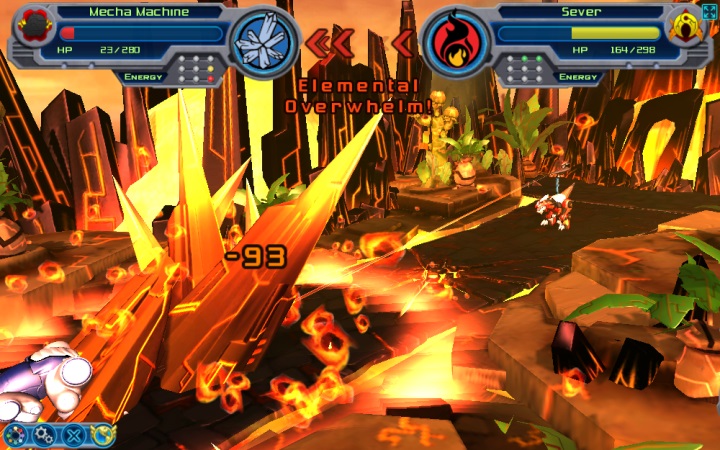
Task: Open the gear settings menu
Action: pos(44,435)
